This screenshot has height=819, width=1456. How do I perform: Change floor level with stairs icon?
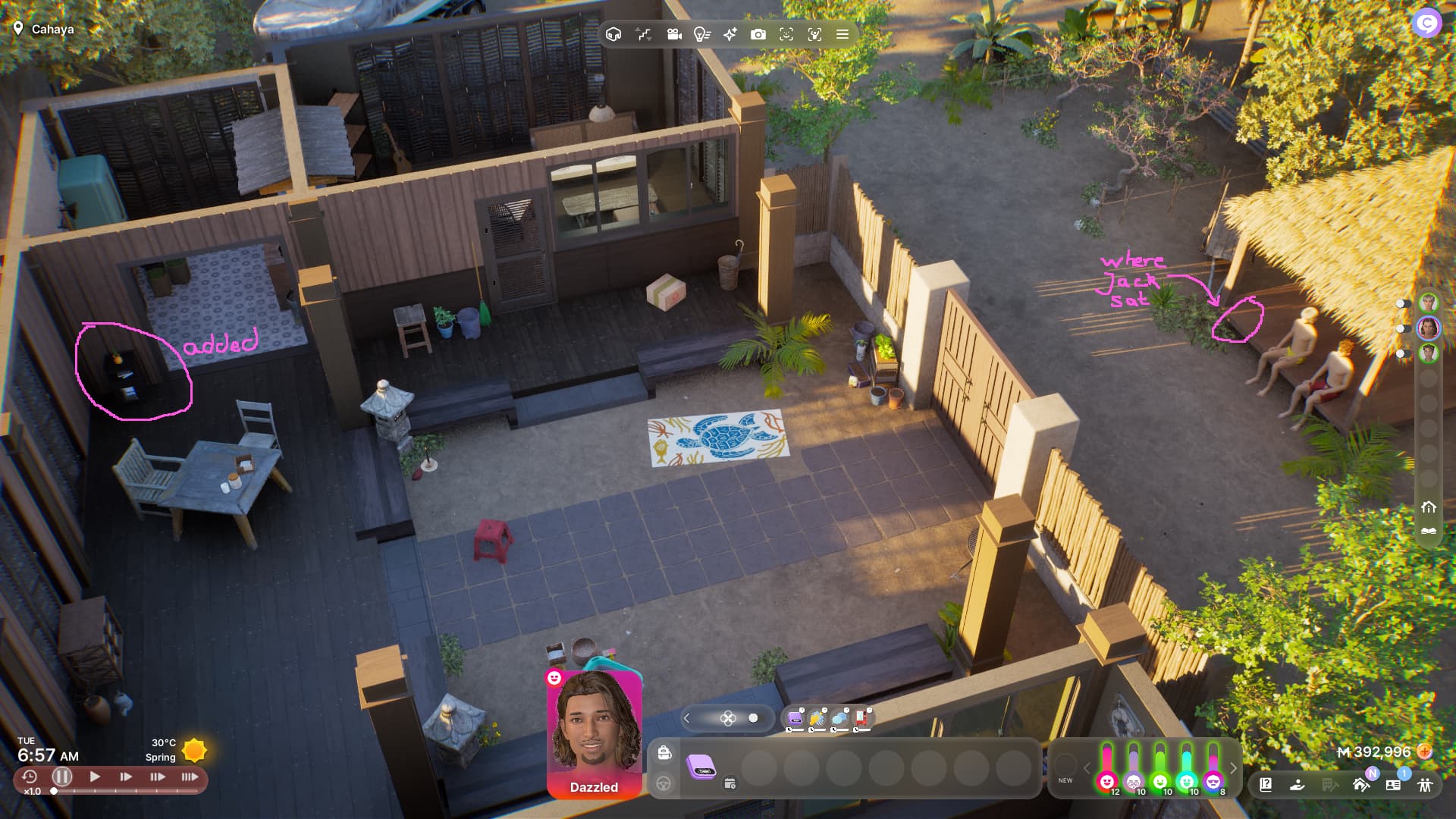[644, 34]
